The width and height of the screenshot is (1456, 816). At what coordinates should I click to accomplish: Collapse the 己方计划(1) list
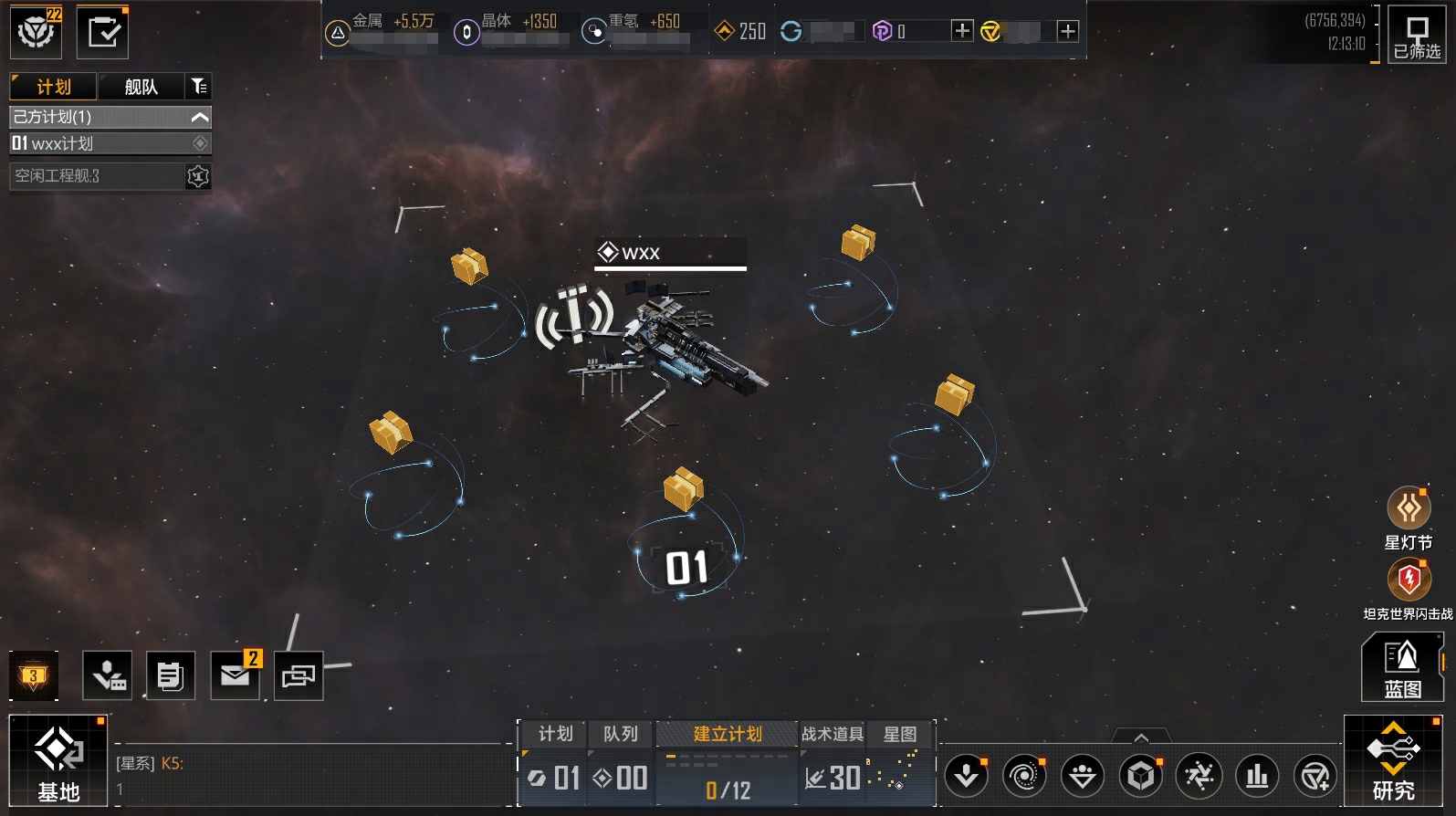pyautogui.click(x=200, y=117)
